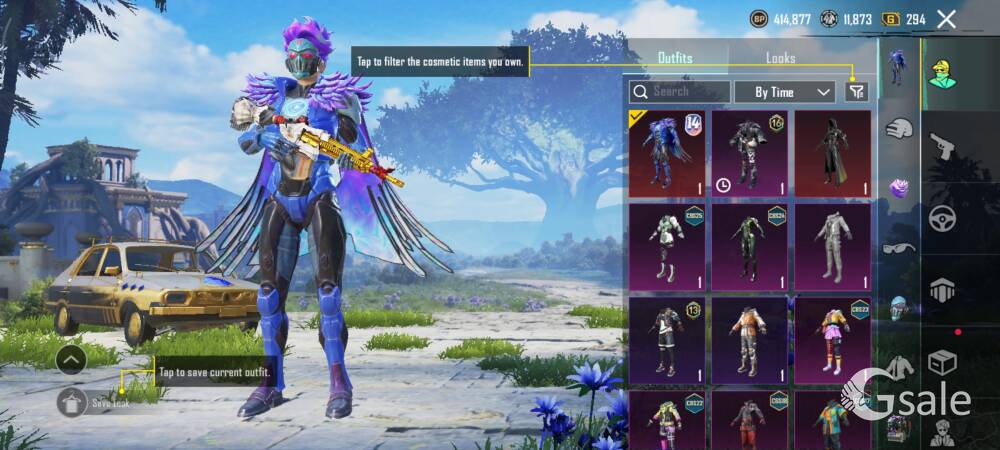This screenshot has width=1000, height=450.
Task: Choose the black hooded robe outfit
Action: pos(832,153)
